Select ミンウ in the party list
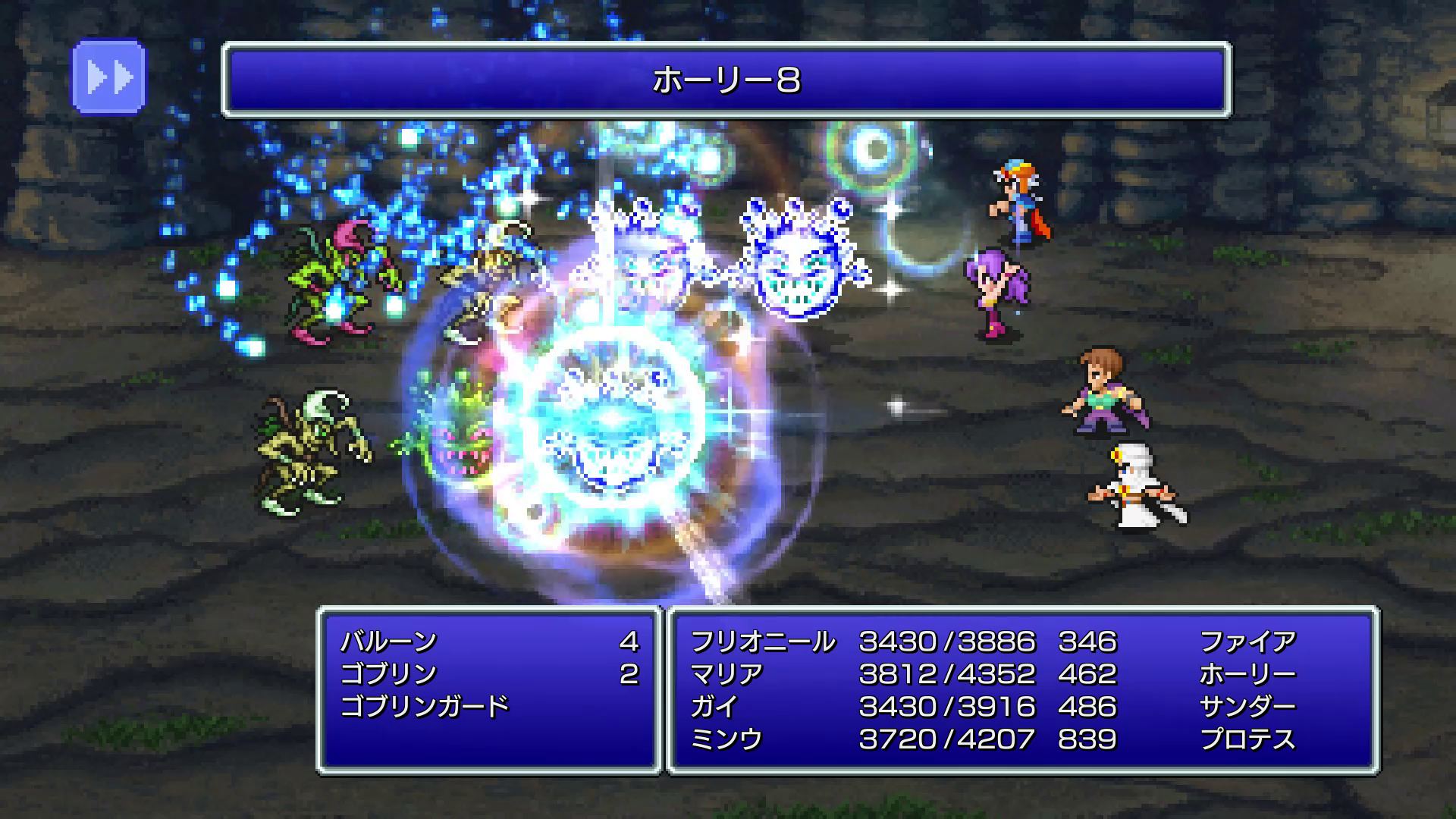The width and height of the screenshot is (1456, 819). (726, 739)
